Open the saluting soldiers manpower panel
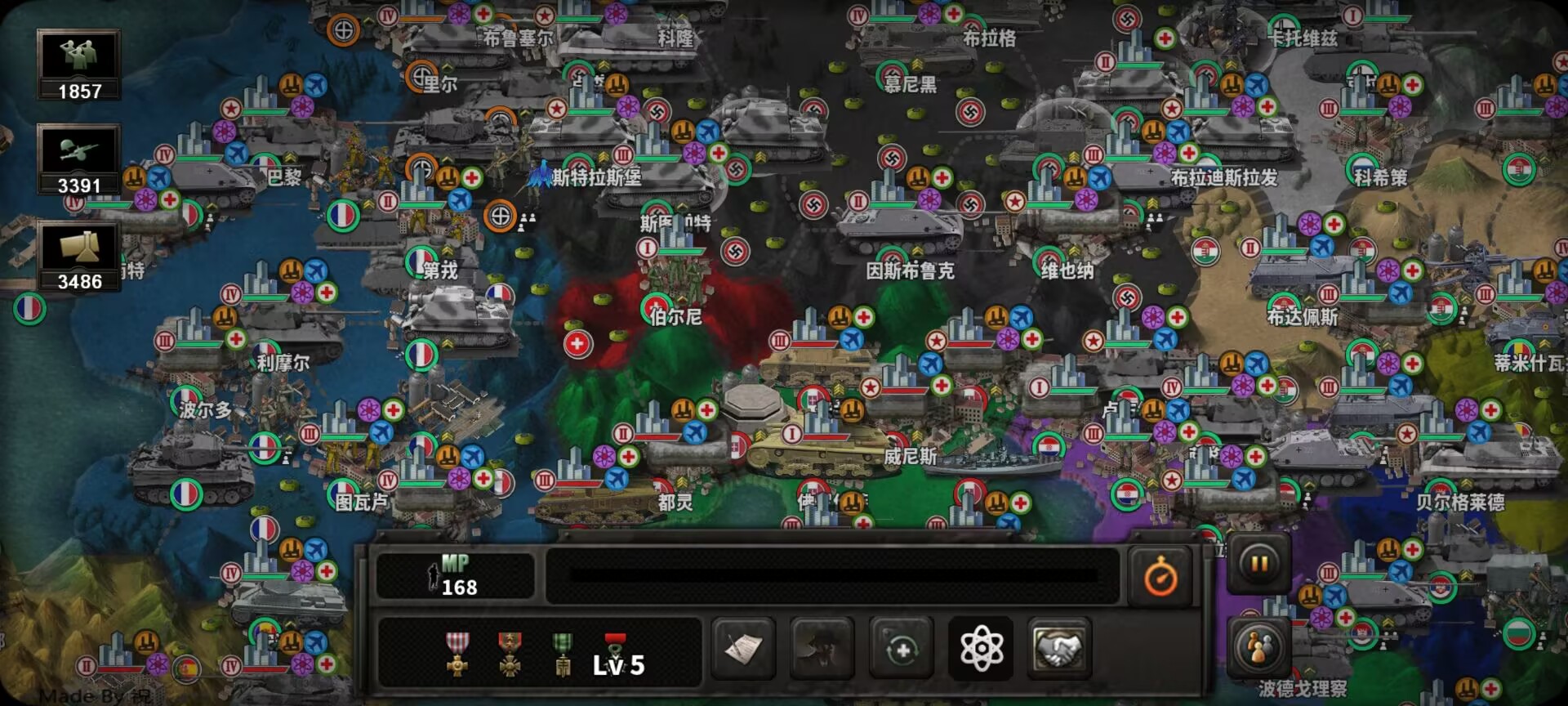 (x=79, y=65)
